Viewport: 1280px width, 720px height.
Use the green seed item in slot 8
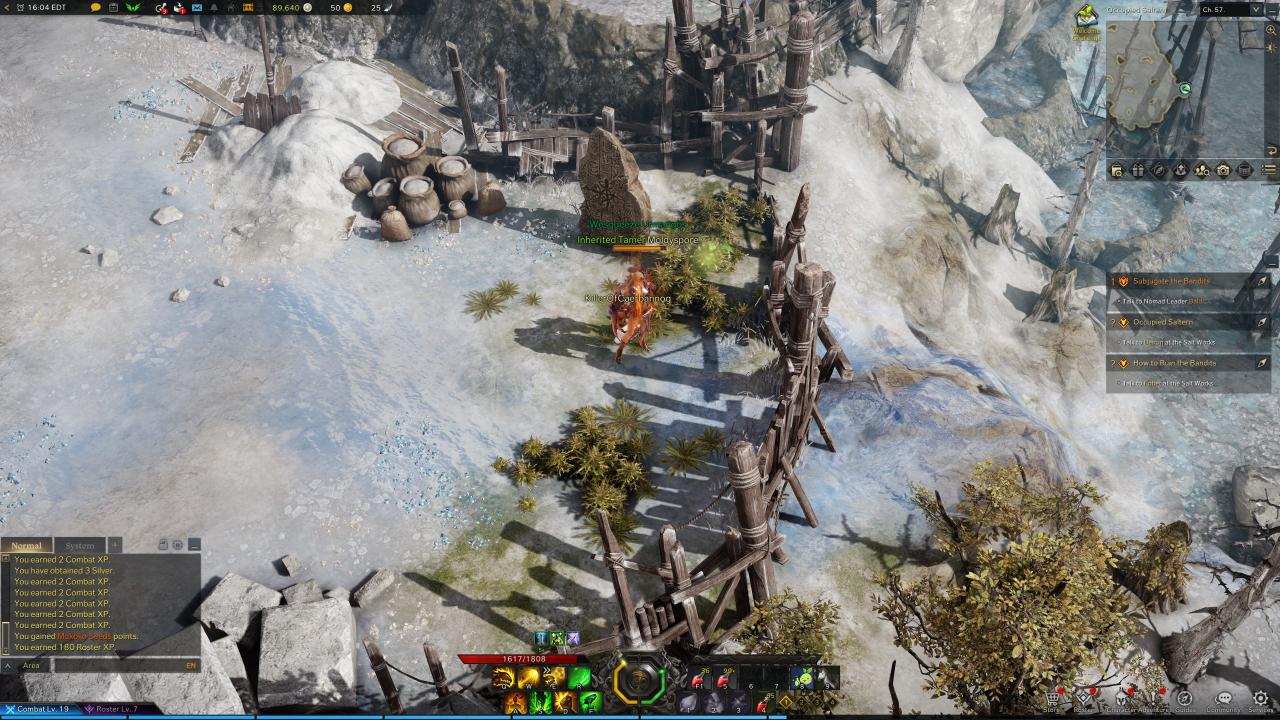click(803, 679)
